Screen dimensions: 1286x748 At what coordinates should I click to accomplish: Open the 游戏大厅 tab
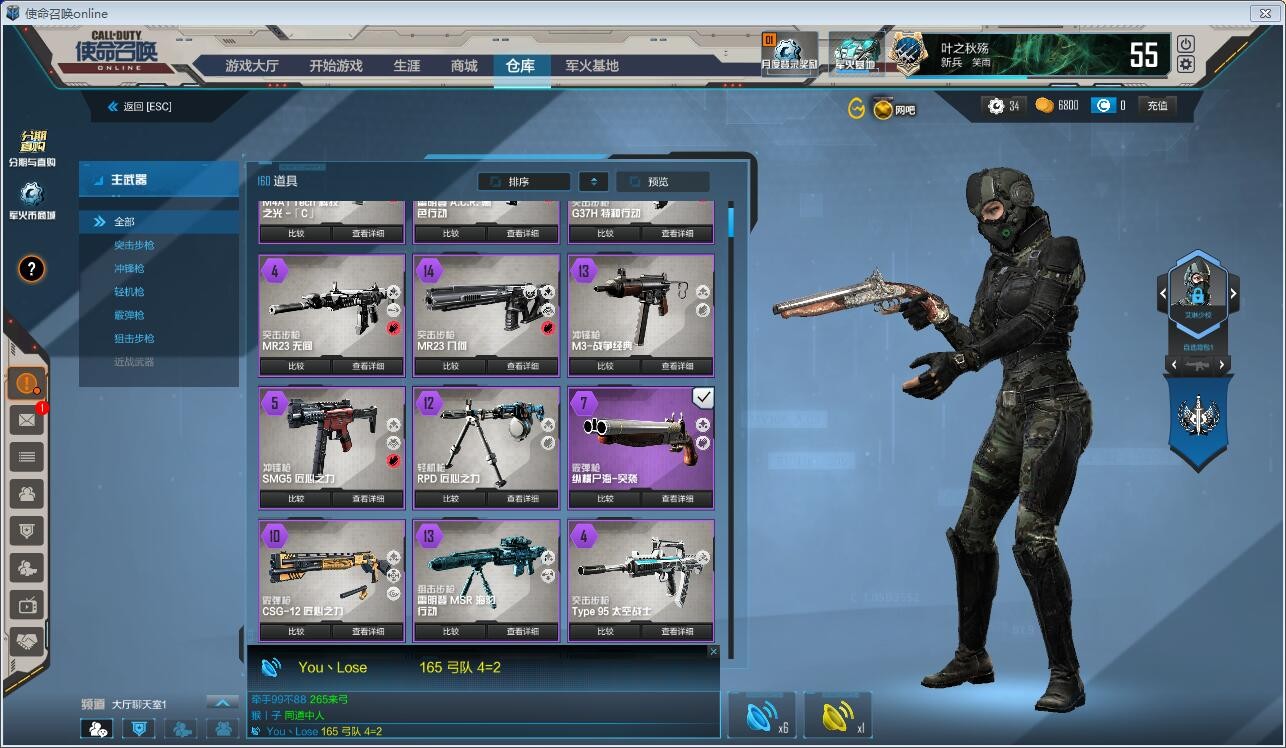click(x=251, y=66)
